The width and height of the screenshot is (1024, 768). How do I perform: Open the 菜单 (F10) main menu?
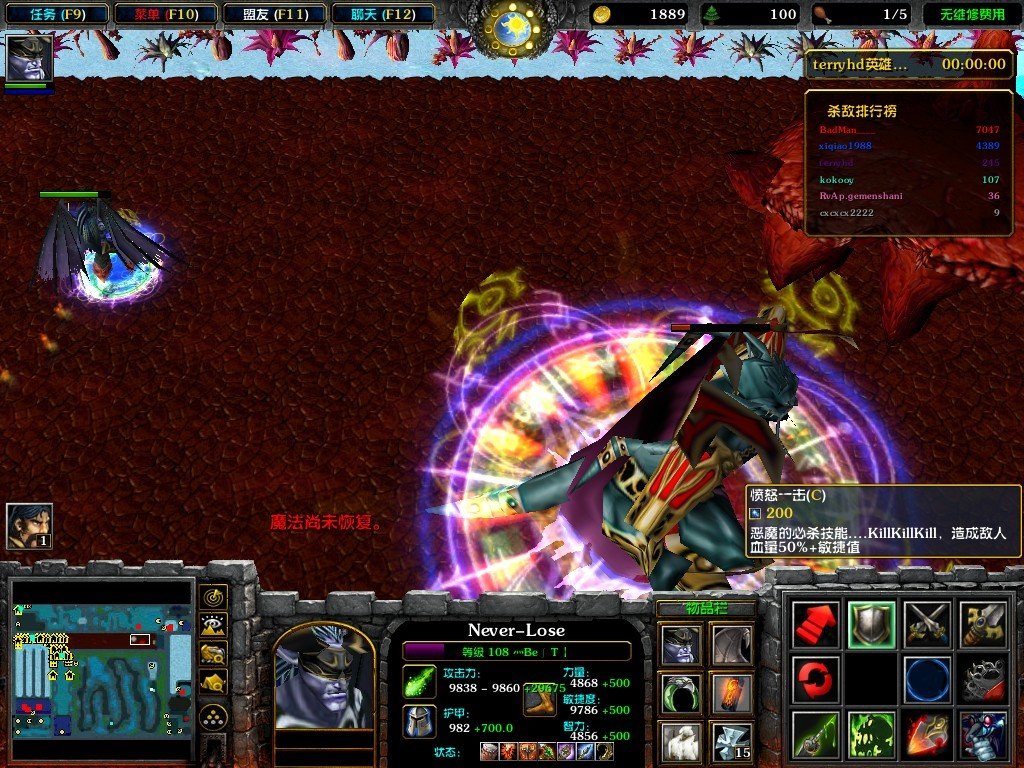pos(164,14)
